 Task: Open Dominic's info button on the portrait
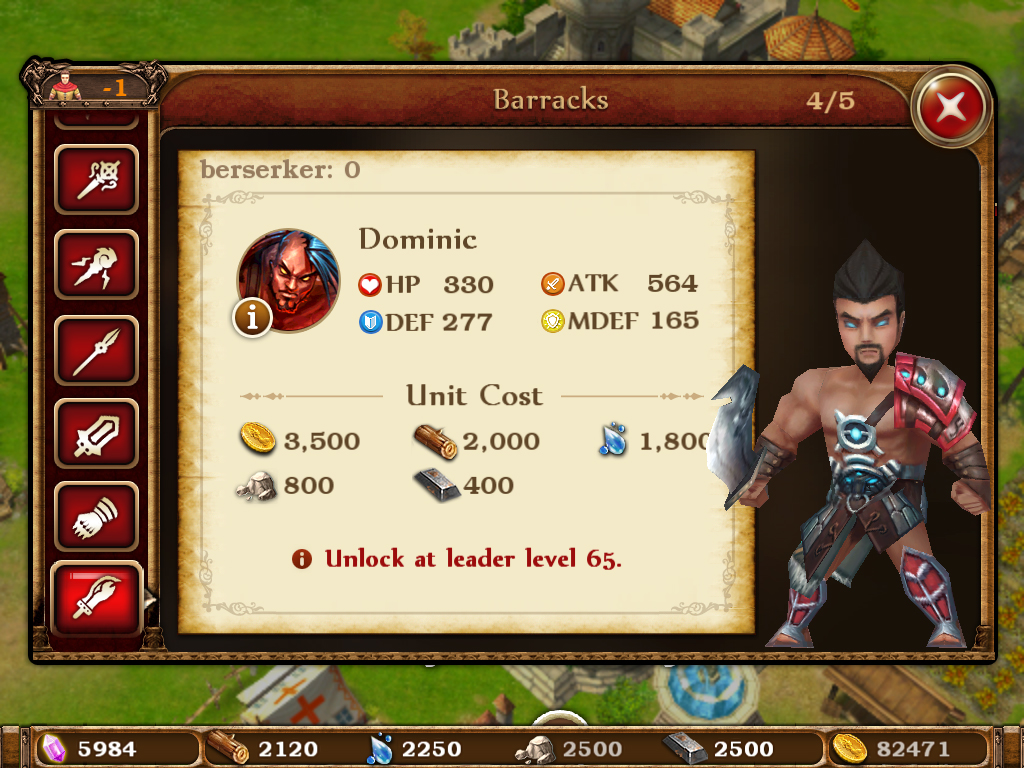253,317
